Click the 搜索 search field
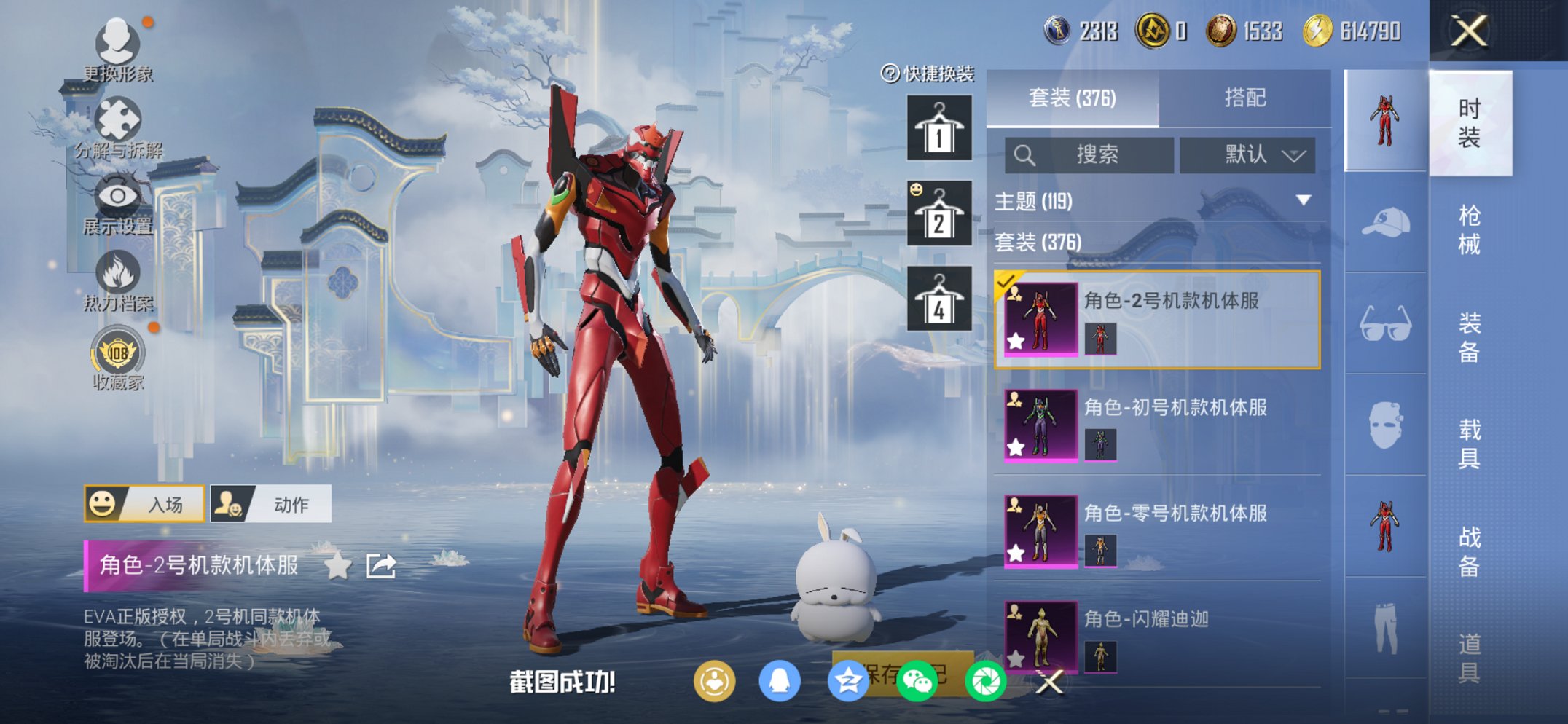This screenshot has width=1568, height=724. click(1089, 154)
